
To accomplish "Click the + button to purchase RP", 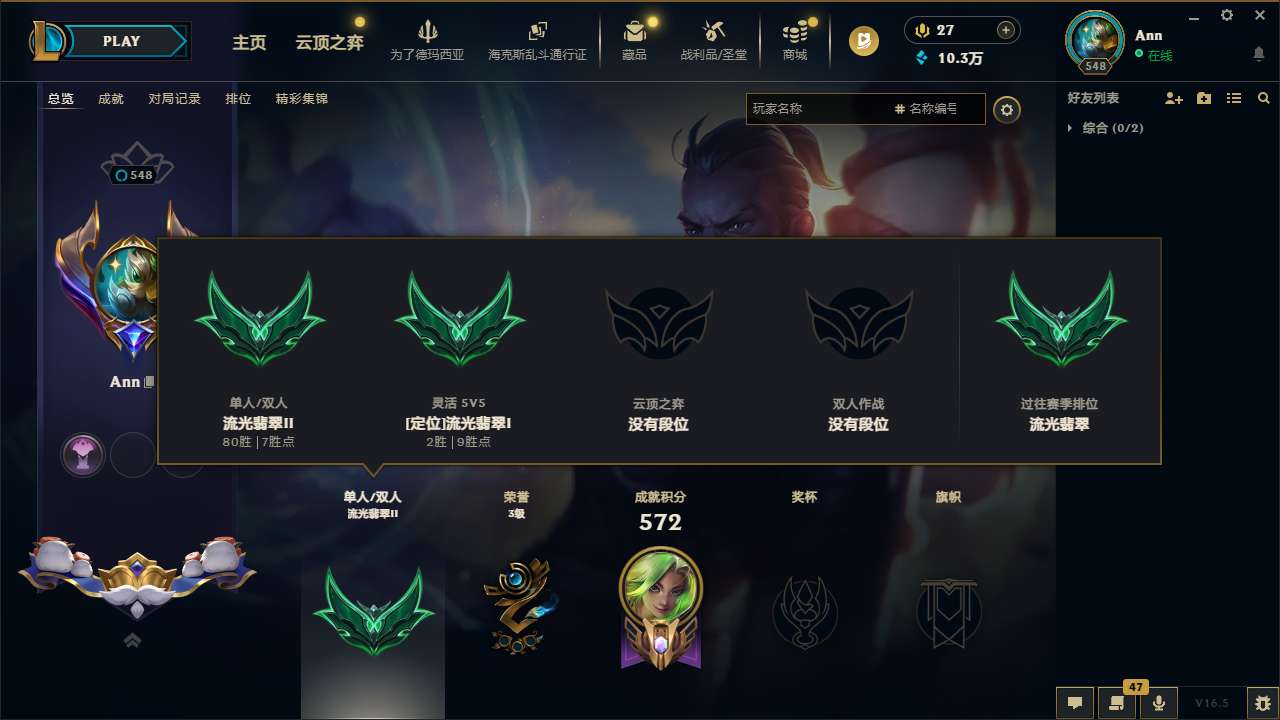I will click(x=1005, y=29).
